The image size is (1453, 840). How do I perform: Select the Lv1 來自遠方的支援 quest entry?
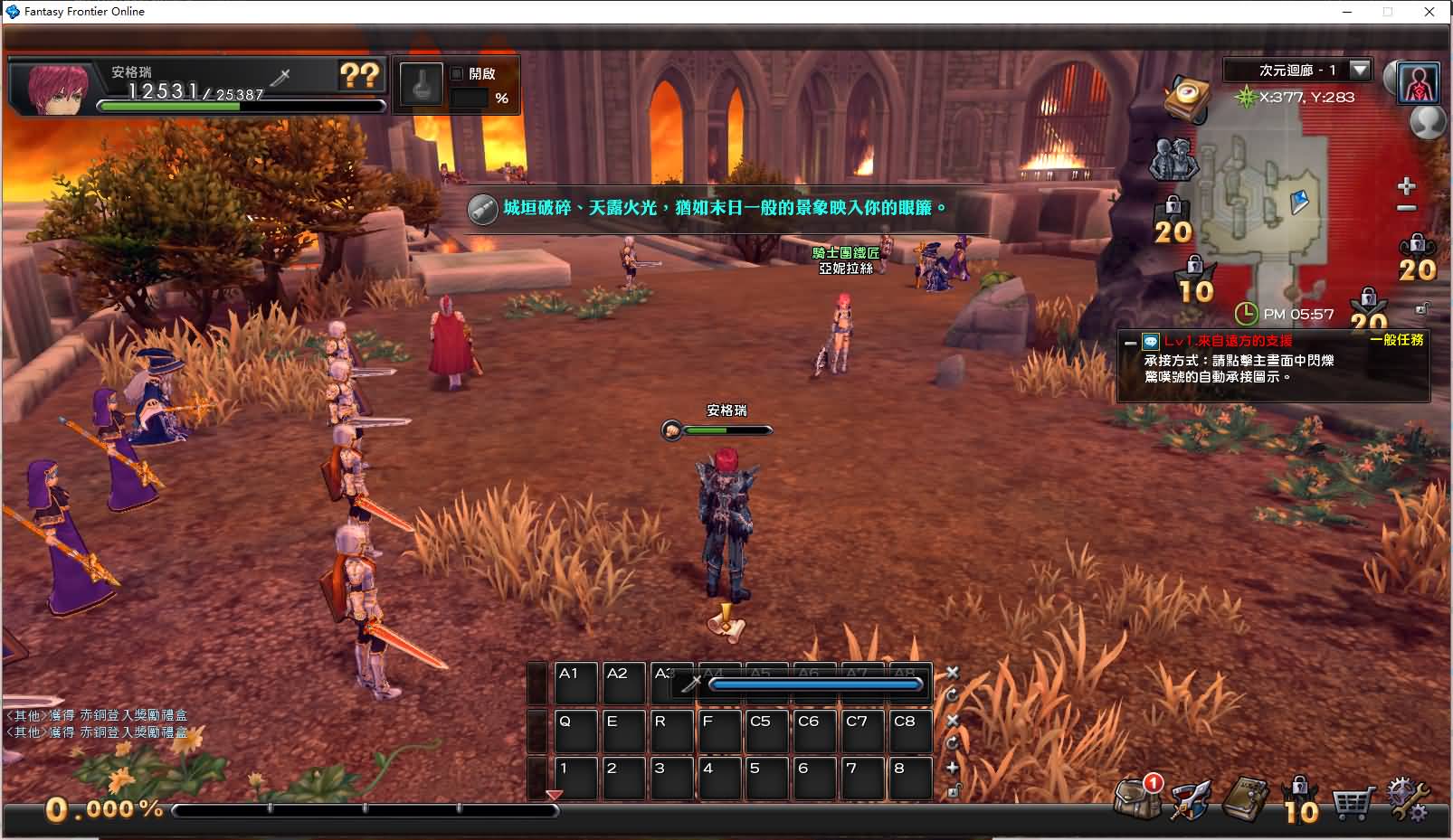(1228, 341)
